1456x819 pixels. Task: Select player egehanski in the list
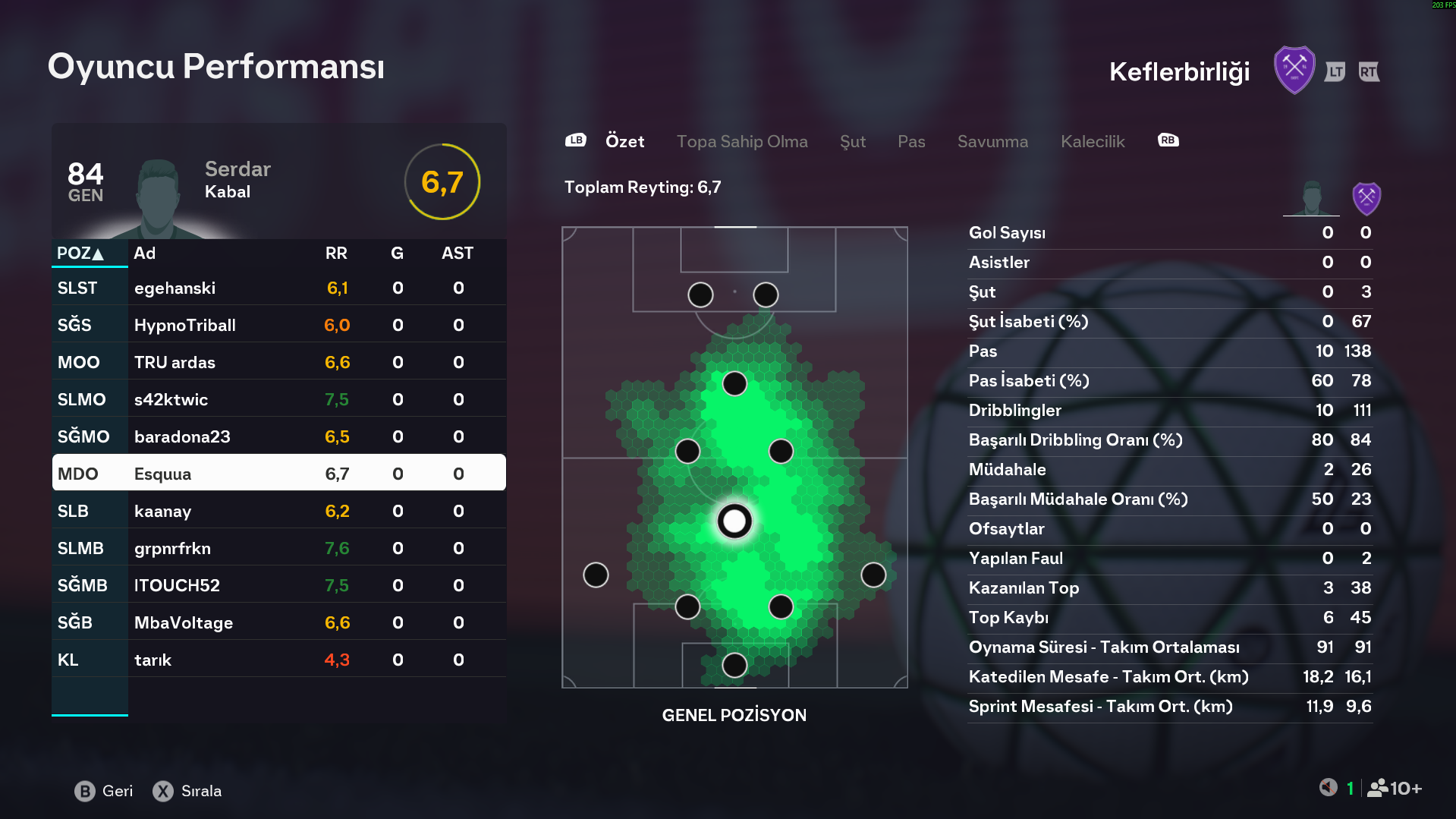(278, 288)
